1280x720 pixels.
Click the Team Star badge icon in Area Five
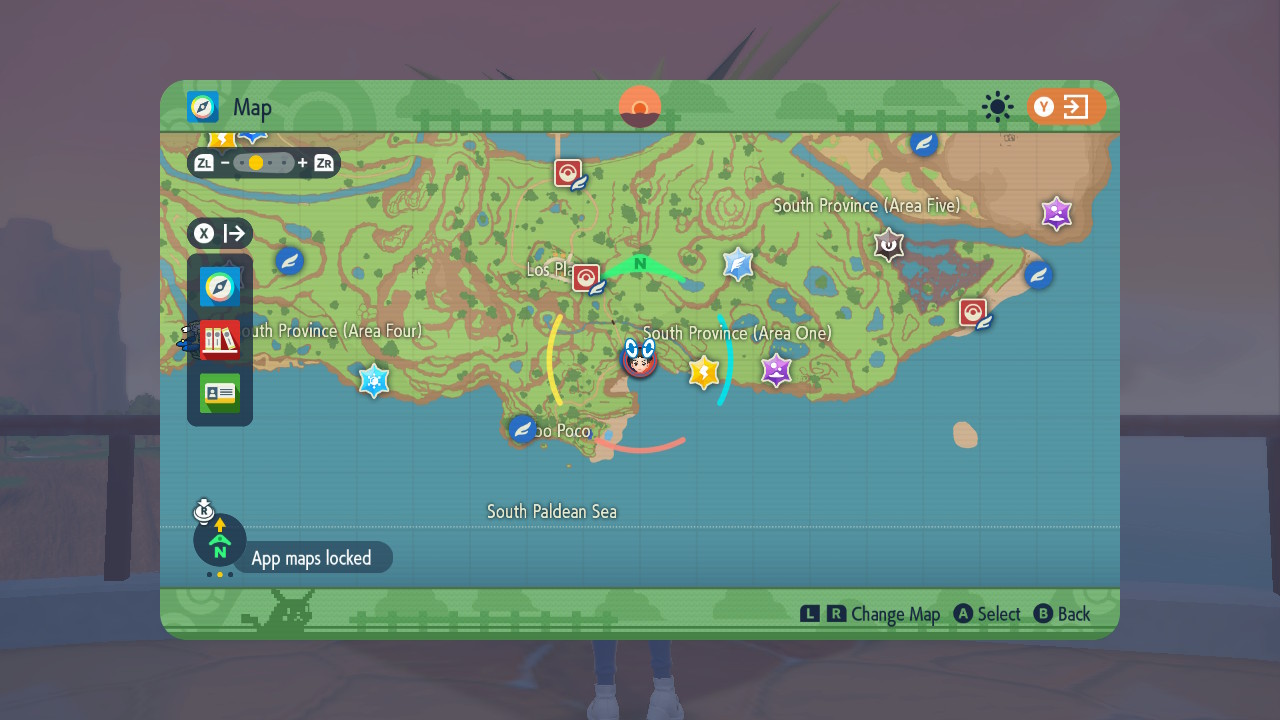tap(888, 244)
